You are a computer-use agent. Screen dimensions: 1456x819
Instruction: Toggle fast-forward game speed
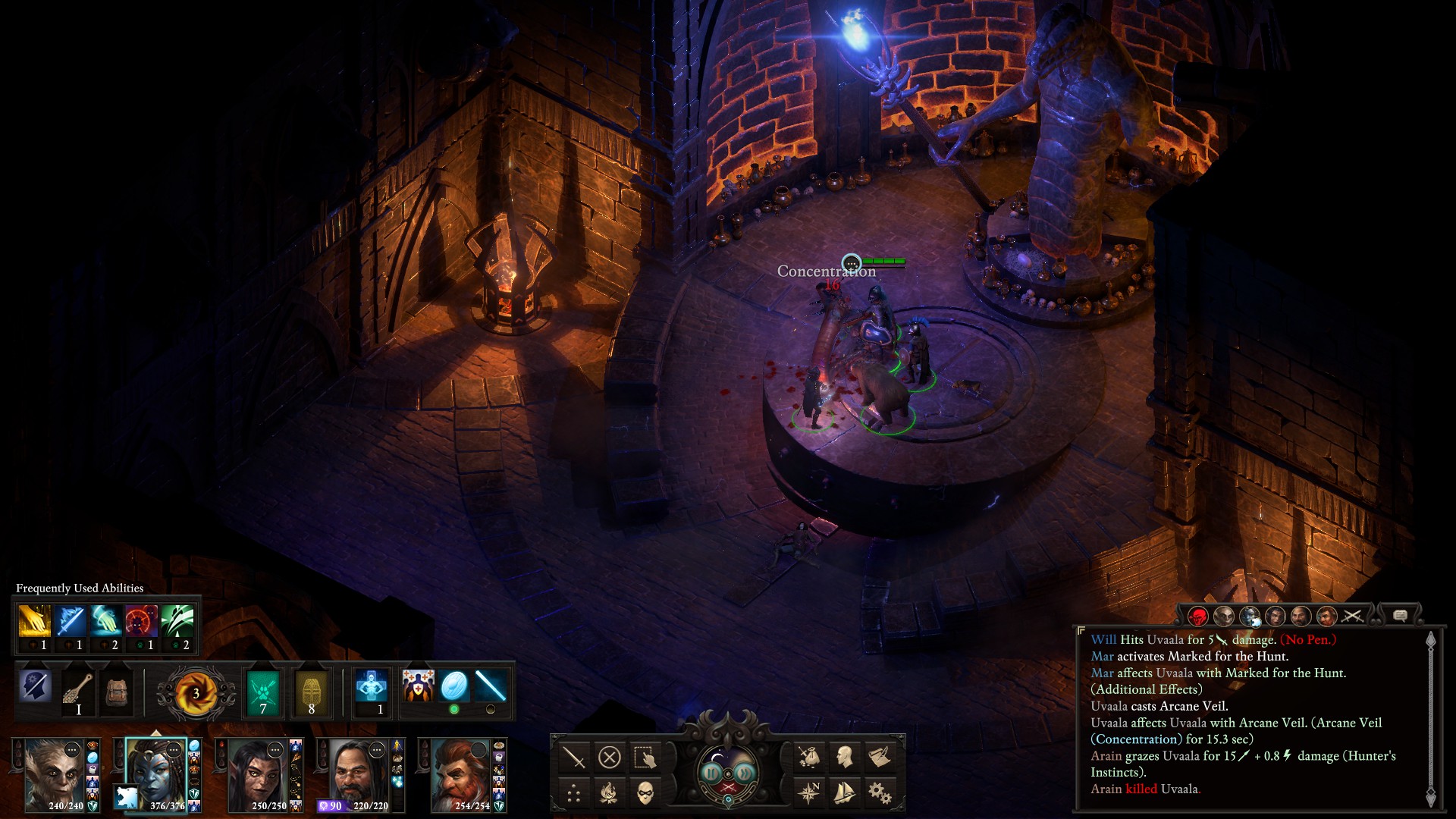[745, 773]
